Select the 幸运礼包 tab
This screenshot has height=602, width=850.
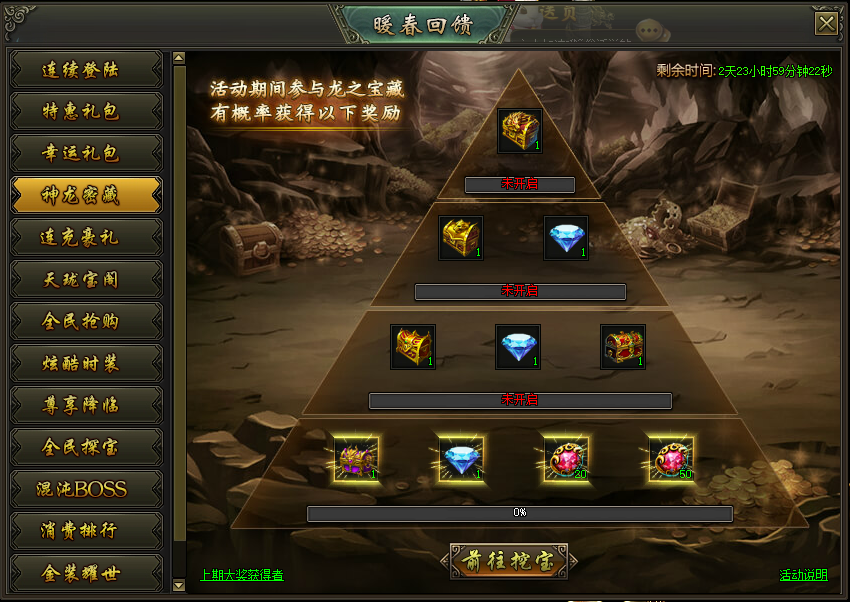[85, 153]
